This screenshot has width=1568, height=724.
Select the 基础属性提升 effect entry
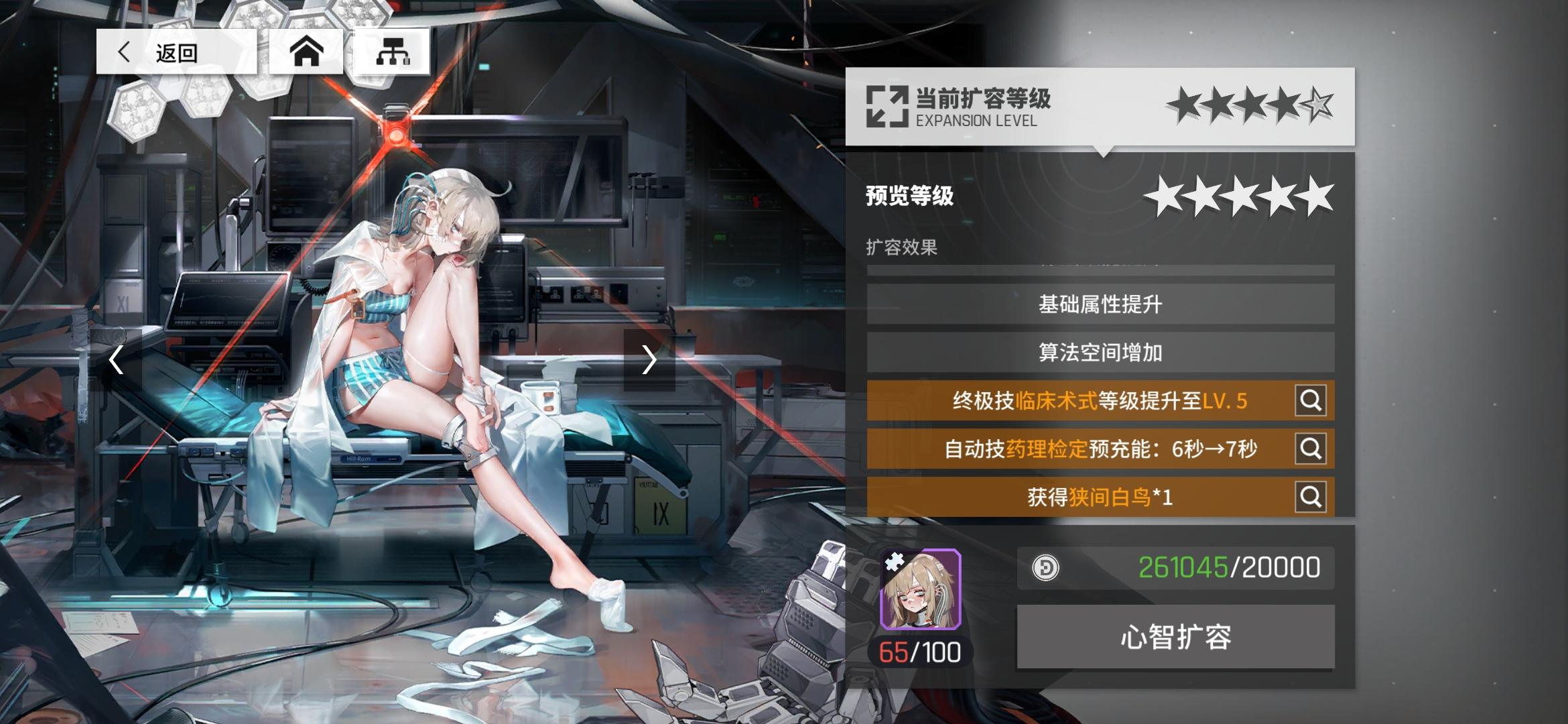[x=1099, y=304]
